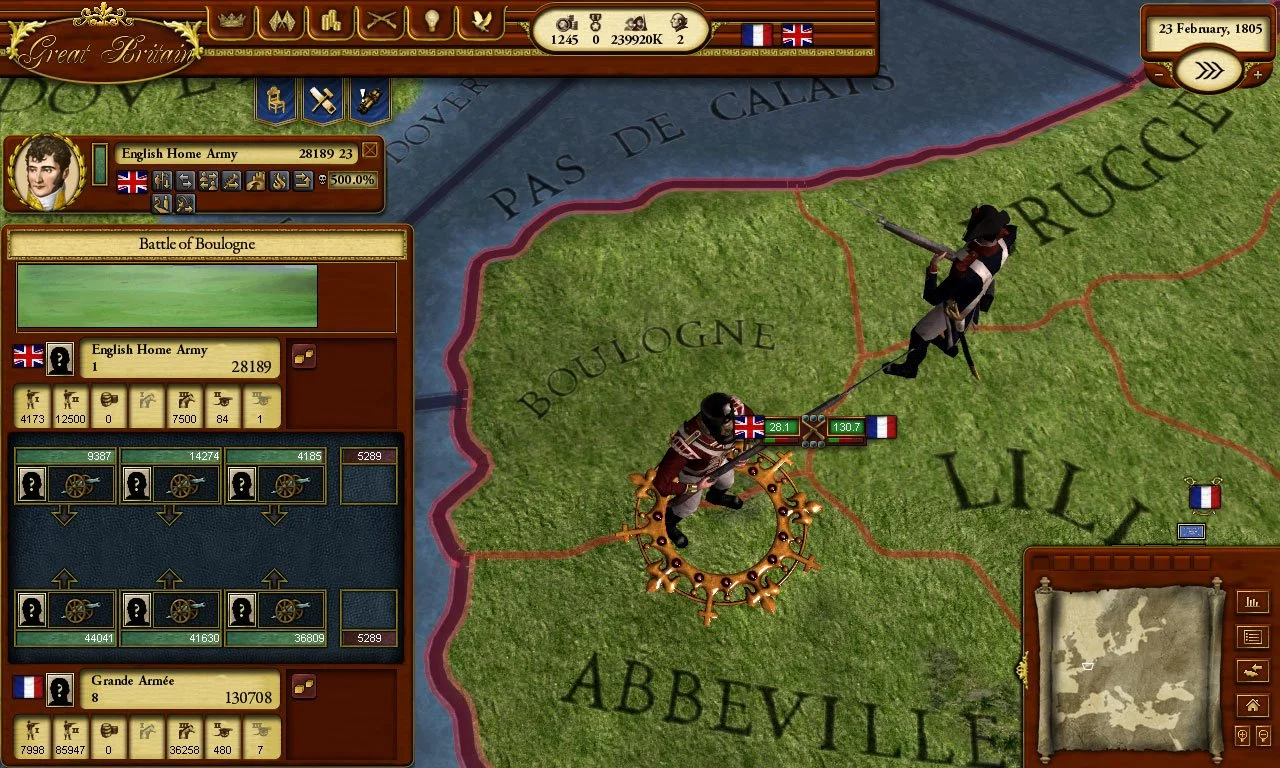The height and width of the screenshot is (768, 1280).
Task: Open the statistics bar chart on the minimap panel
Action: [1252, 602]
